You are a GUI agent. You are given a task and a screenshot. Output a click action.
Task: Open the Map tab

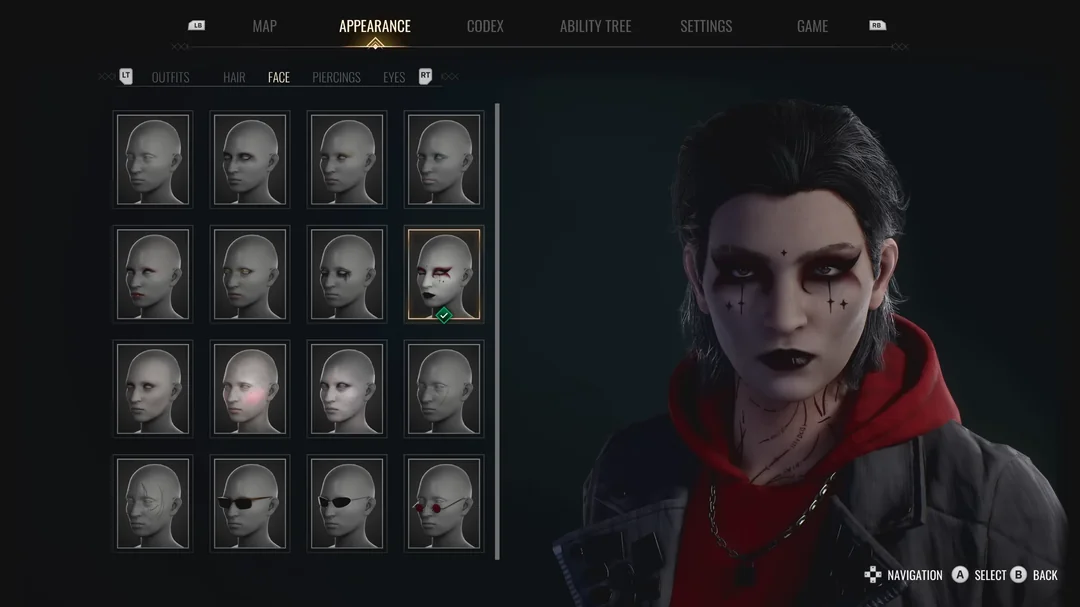pyautogui.click(x=264, y=27)
